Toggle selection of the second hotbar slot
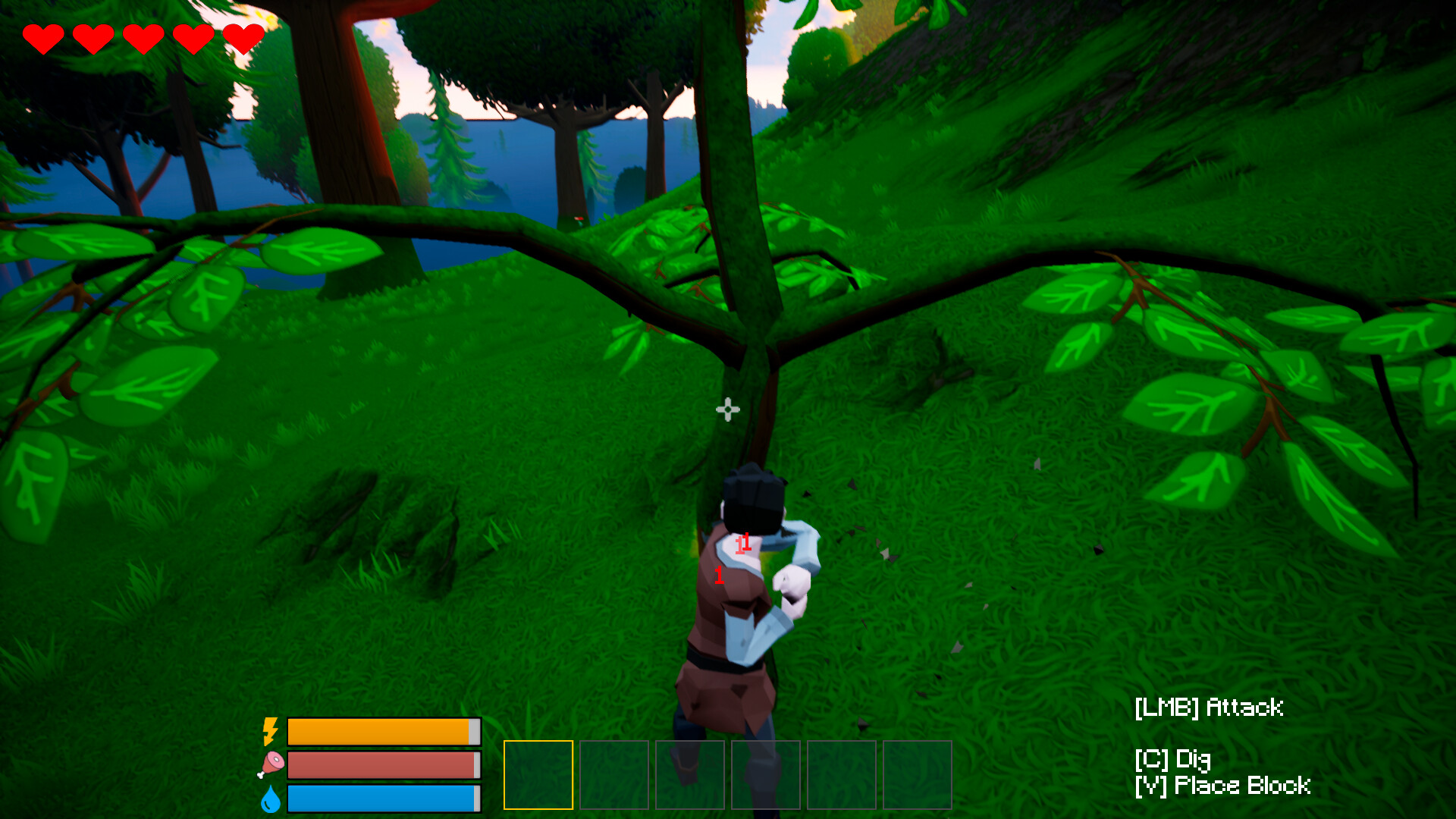The image size is (1456, 819). pyautogui.click(x=614, y=775)
